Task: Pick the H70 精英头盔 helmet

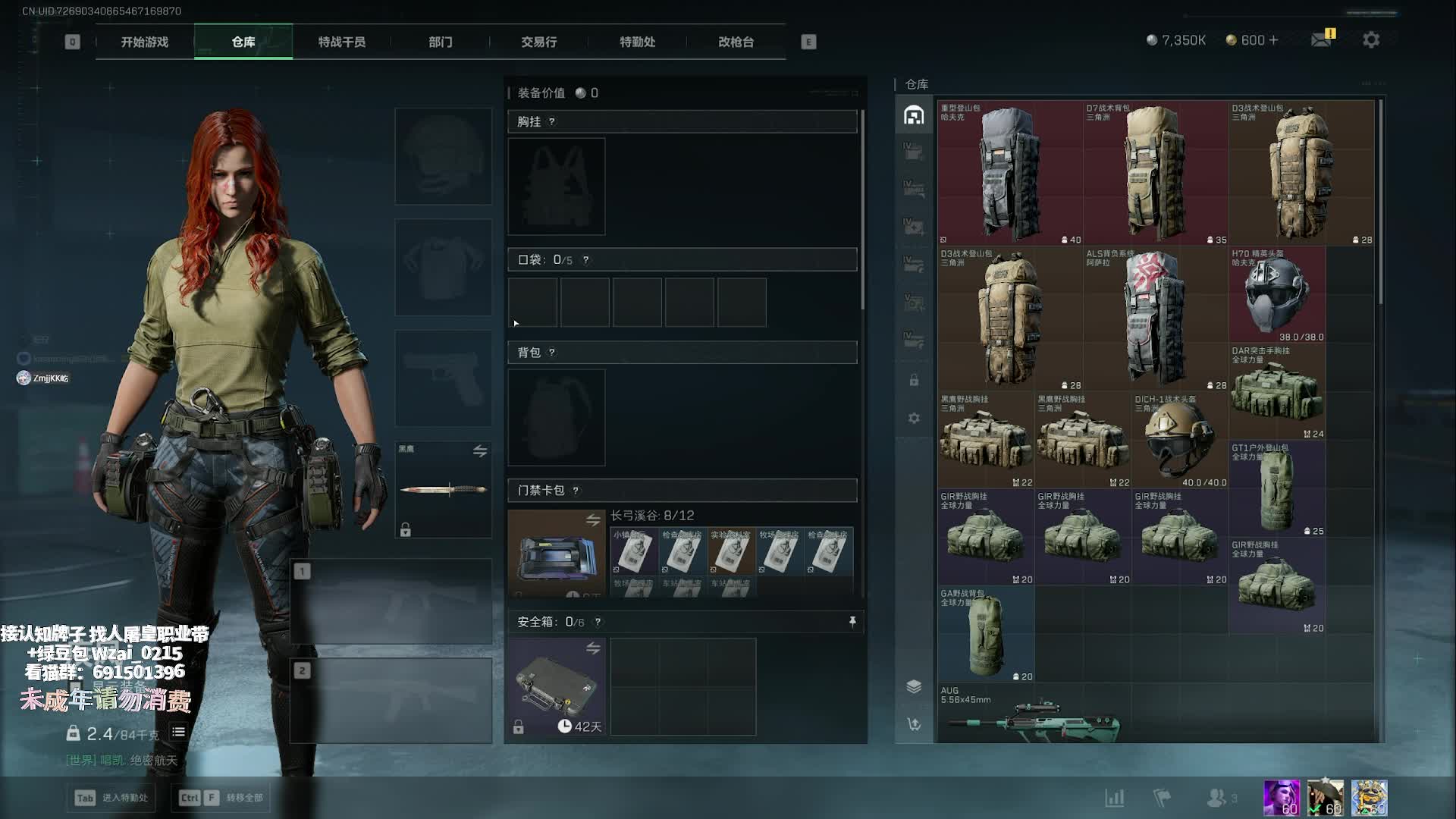Action: [x=1277, y=296]
